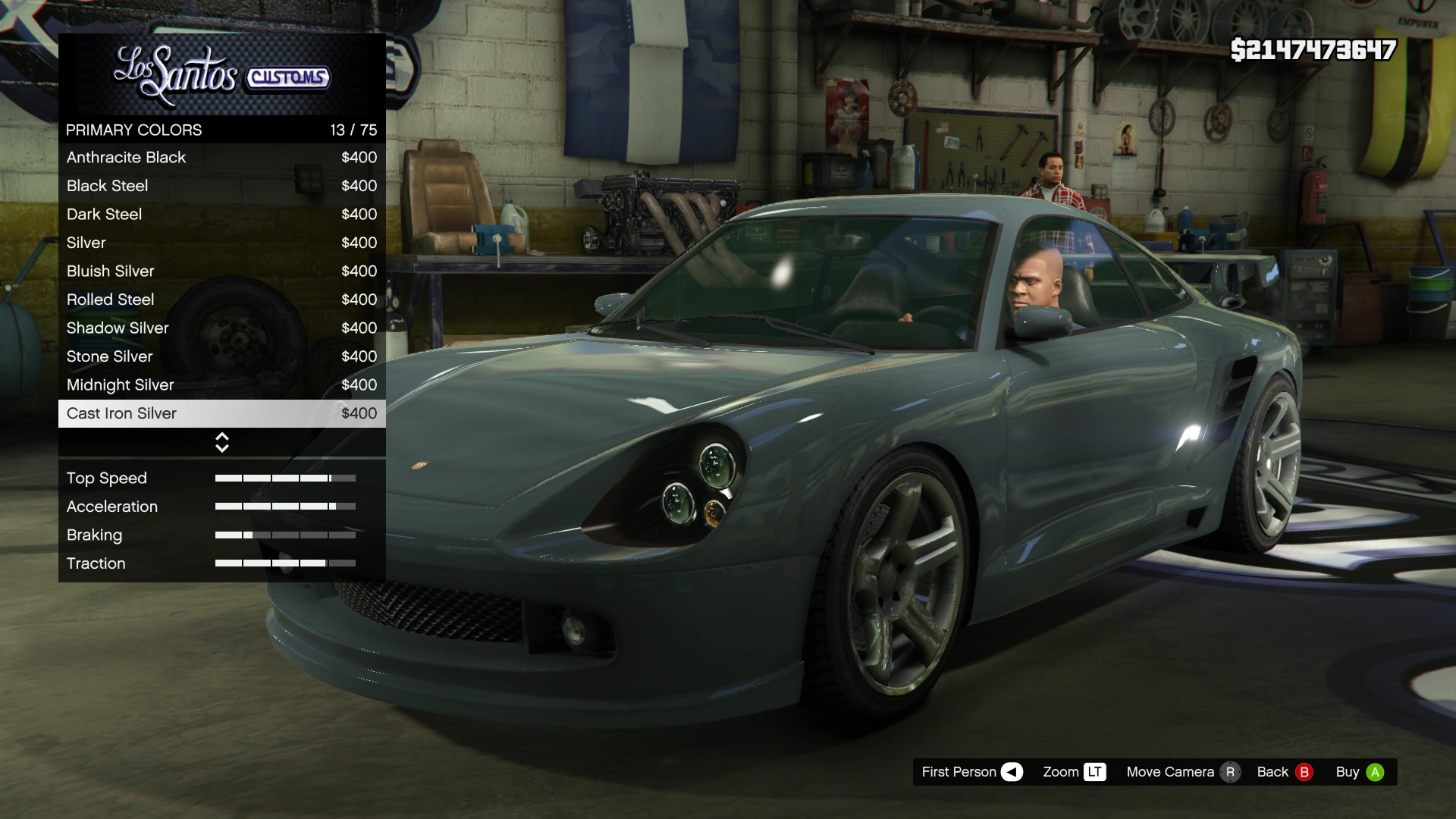Choose Stone Silver from the list
1456x819 pixels.
pos(221,356)
